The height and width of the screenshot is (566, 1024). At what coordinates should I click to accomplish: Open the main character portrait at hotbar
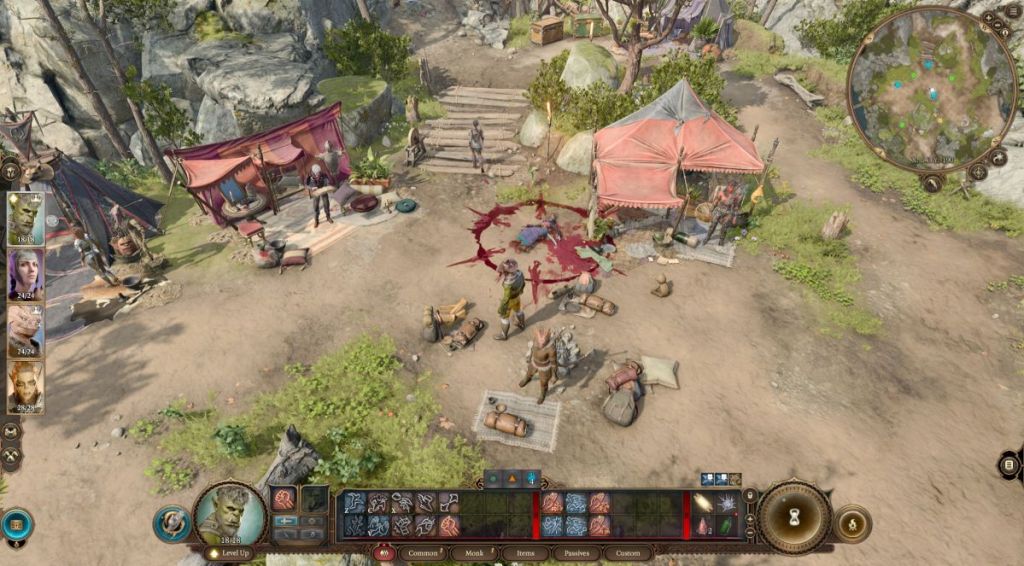[230, 513]
